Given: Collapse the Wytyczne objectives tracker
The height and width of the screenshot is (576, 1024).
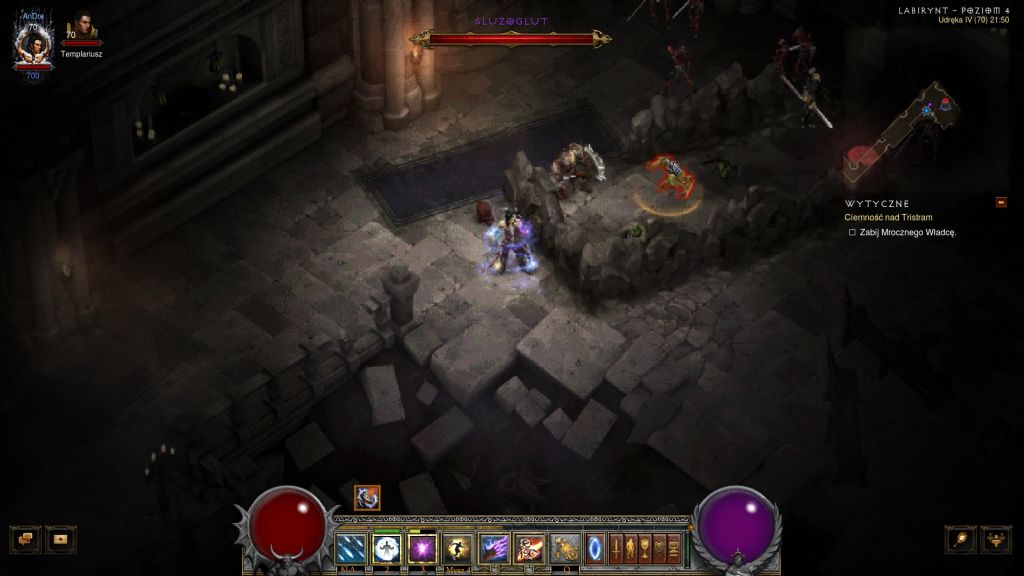Looking at the screenshot, I should 1001,202.
